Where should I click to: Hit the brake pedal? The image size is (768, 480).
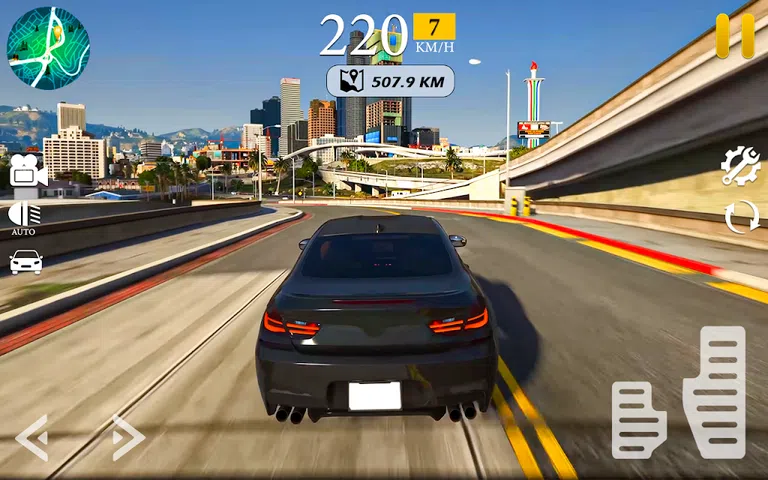(639, 419)
